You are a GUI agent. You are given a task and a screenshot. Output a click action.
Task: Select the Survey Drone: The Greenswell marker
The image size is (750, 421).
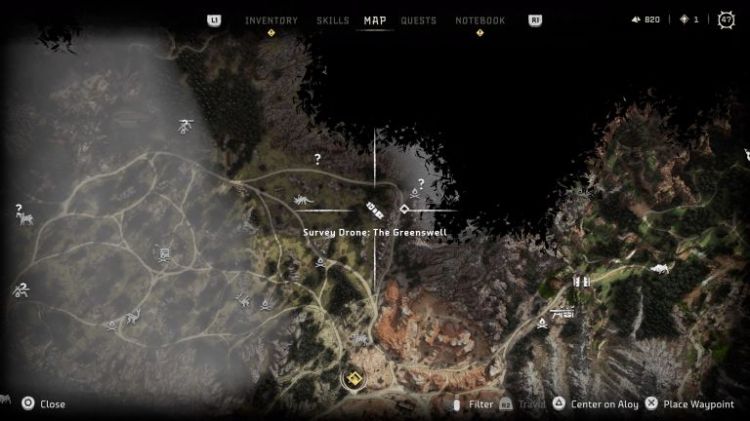375,208
